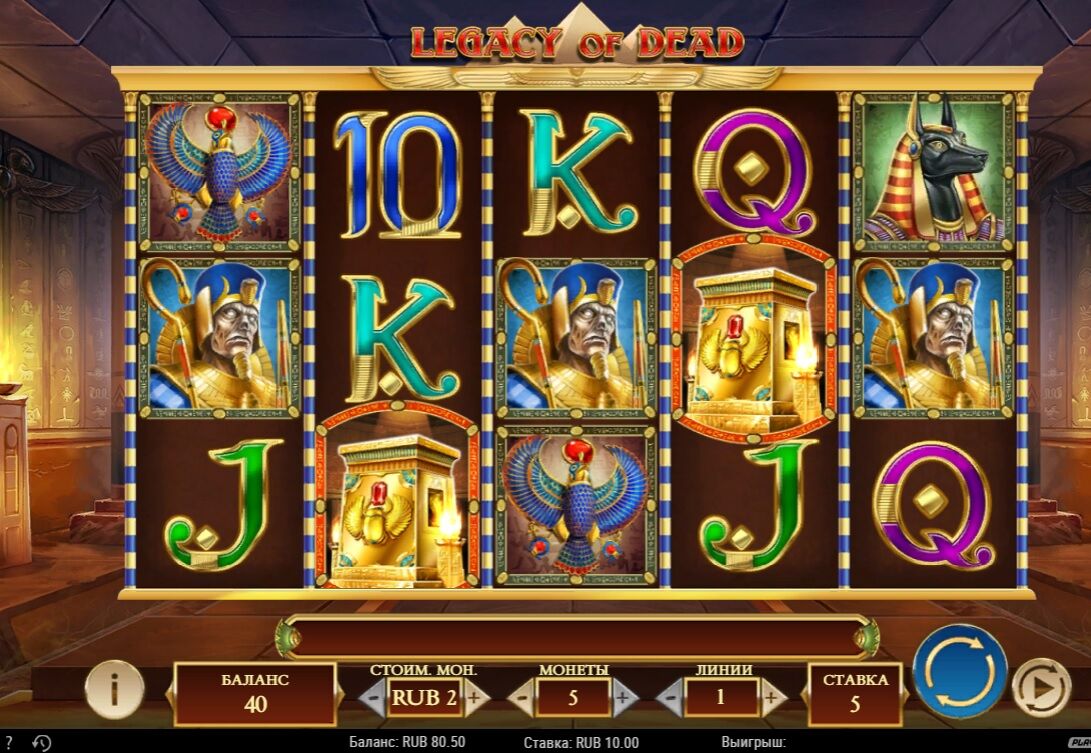
Task: Show game history clock icon
Action: point(42,743)
